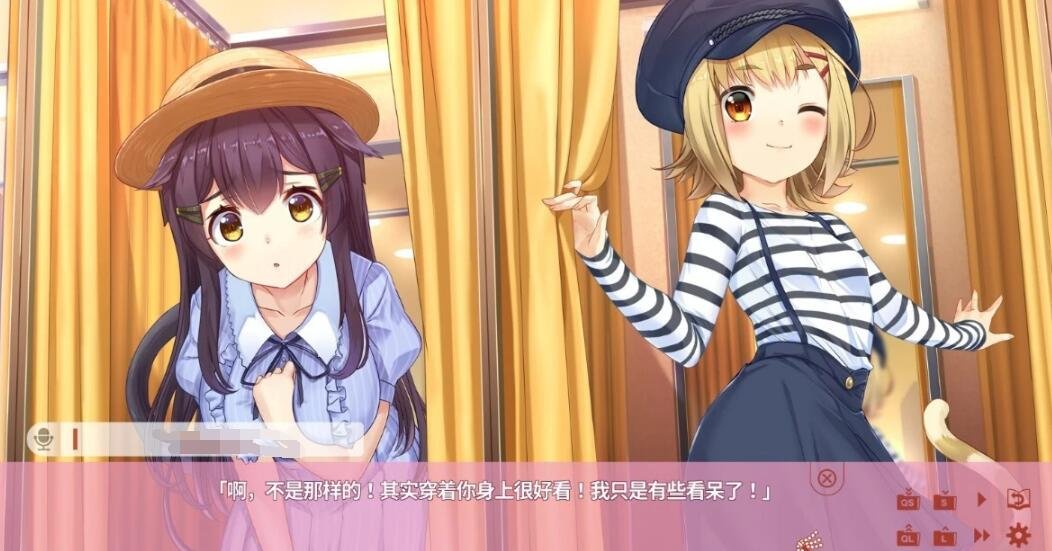Open the backlog book icon

1018,499
